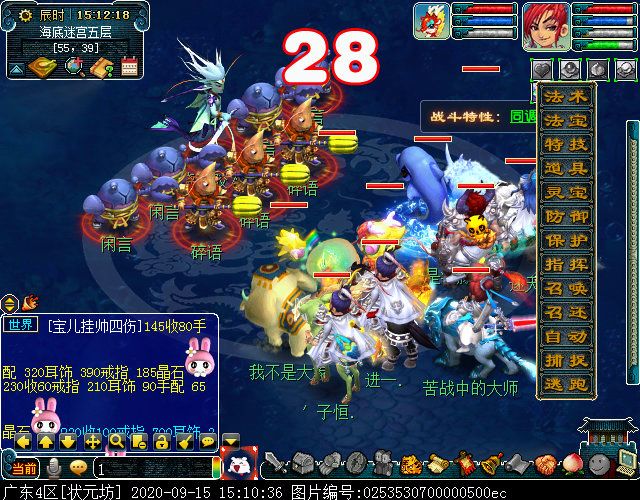Click the pet portrait beside the character
This screenshot has width=640, height=500.
(x=431, y=21)
